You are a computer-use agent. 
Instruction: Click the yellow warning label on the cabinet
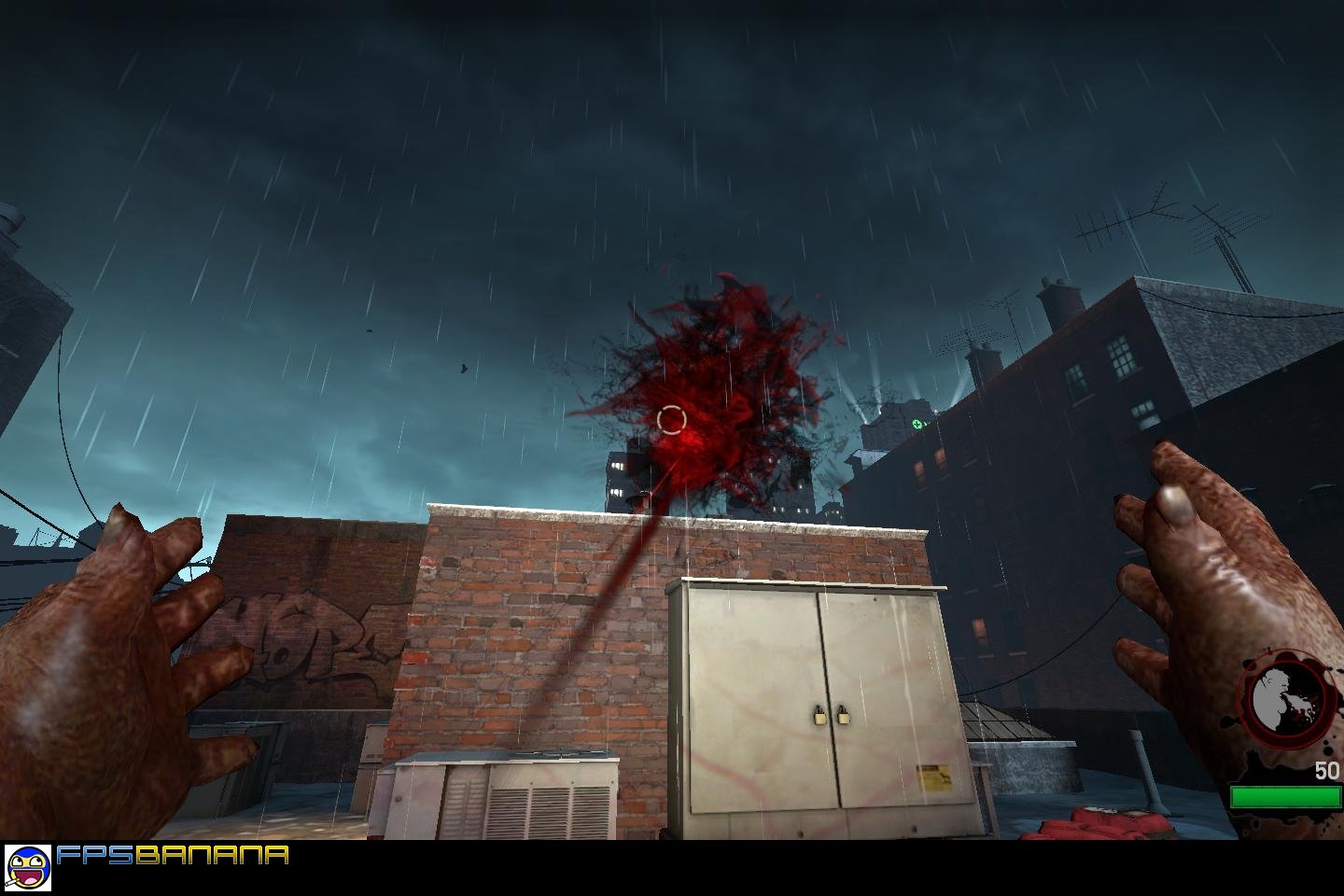pos(933,777)
